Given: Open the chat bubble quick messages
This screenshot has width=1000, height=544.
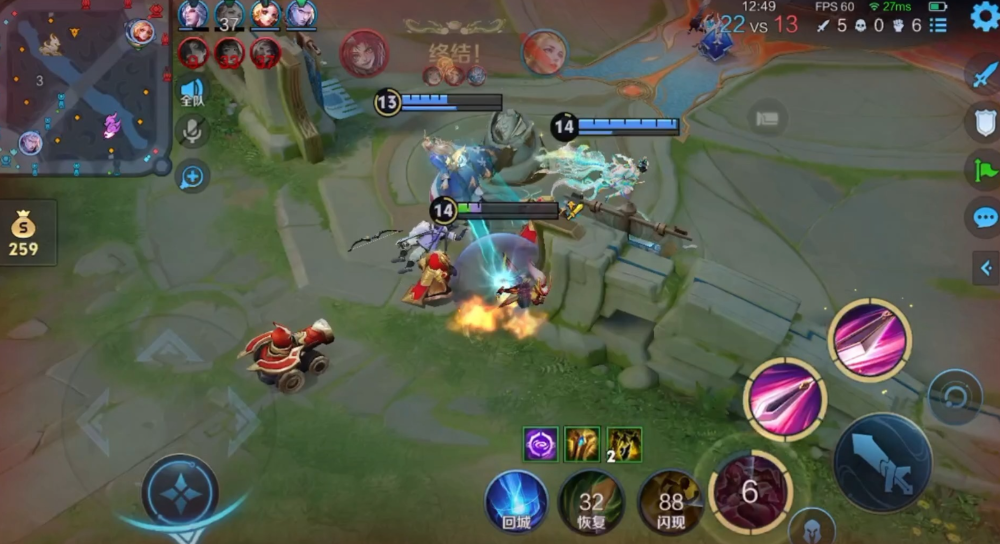Looking at the screenshot, I should click(x=983, y=218).
